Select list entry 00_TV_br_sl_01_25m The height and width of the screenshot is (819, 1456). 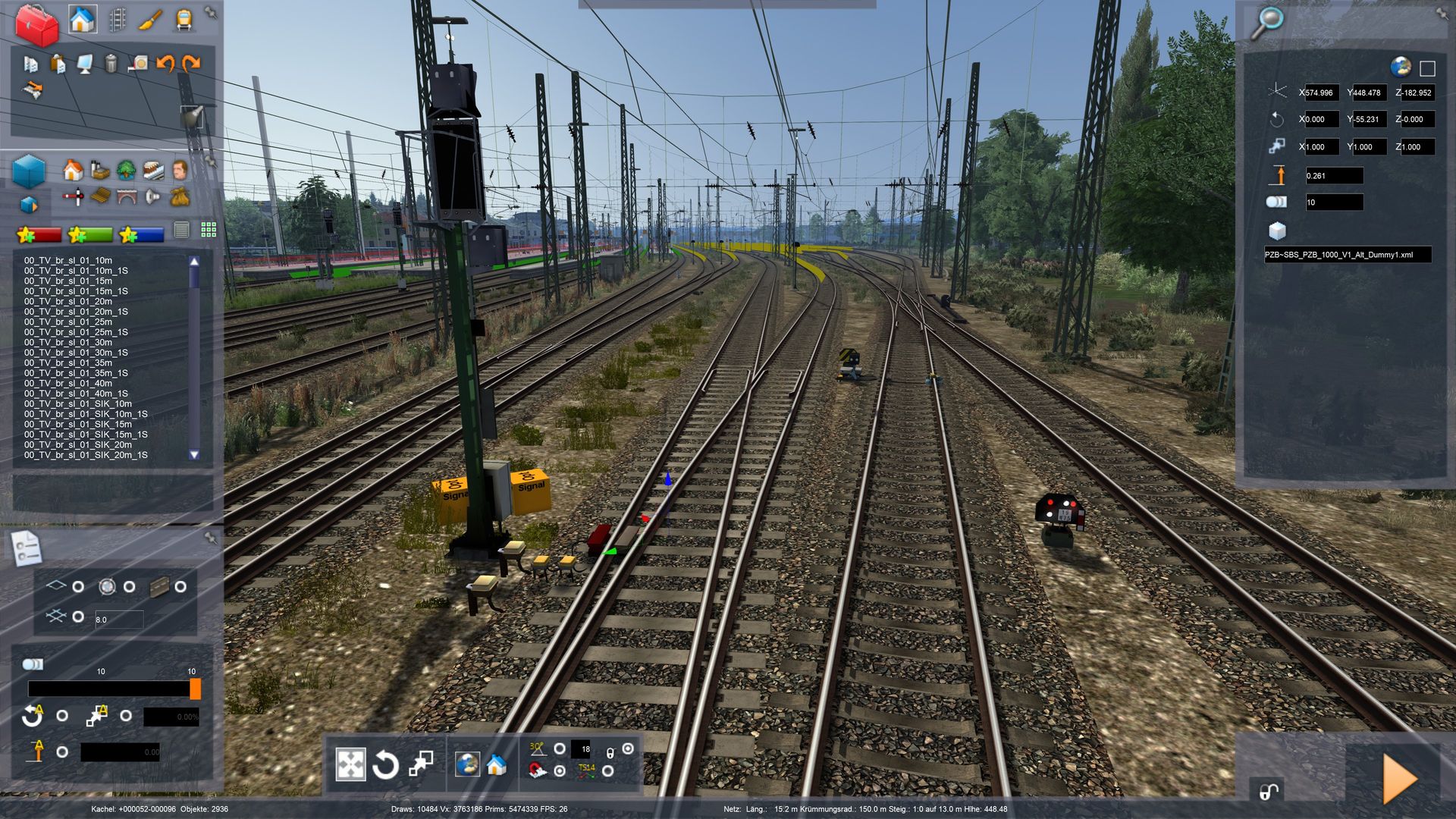pyautogui.click(x=68, y=322)
